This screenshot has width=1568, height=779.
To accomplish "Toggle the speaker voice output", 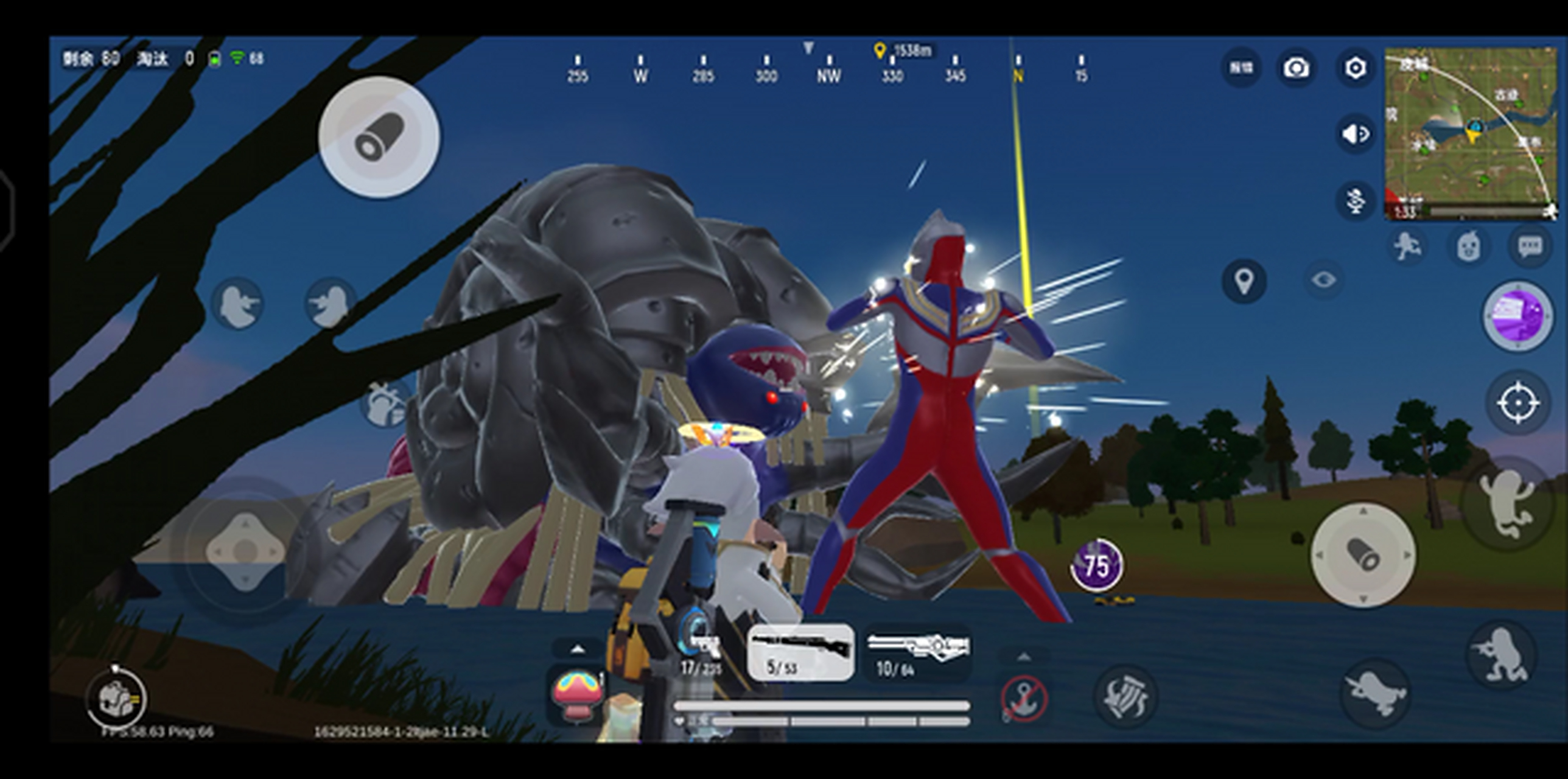I will pos(1356,133).
